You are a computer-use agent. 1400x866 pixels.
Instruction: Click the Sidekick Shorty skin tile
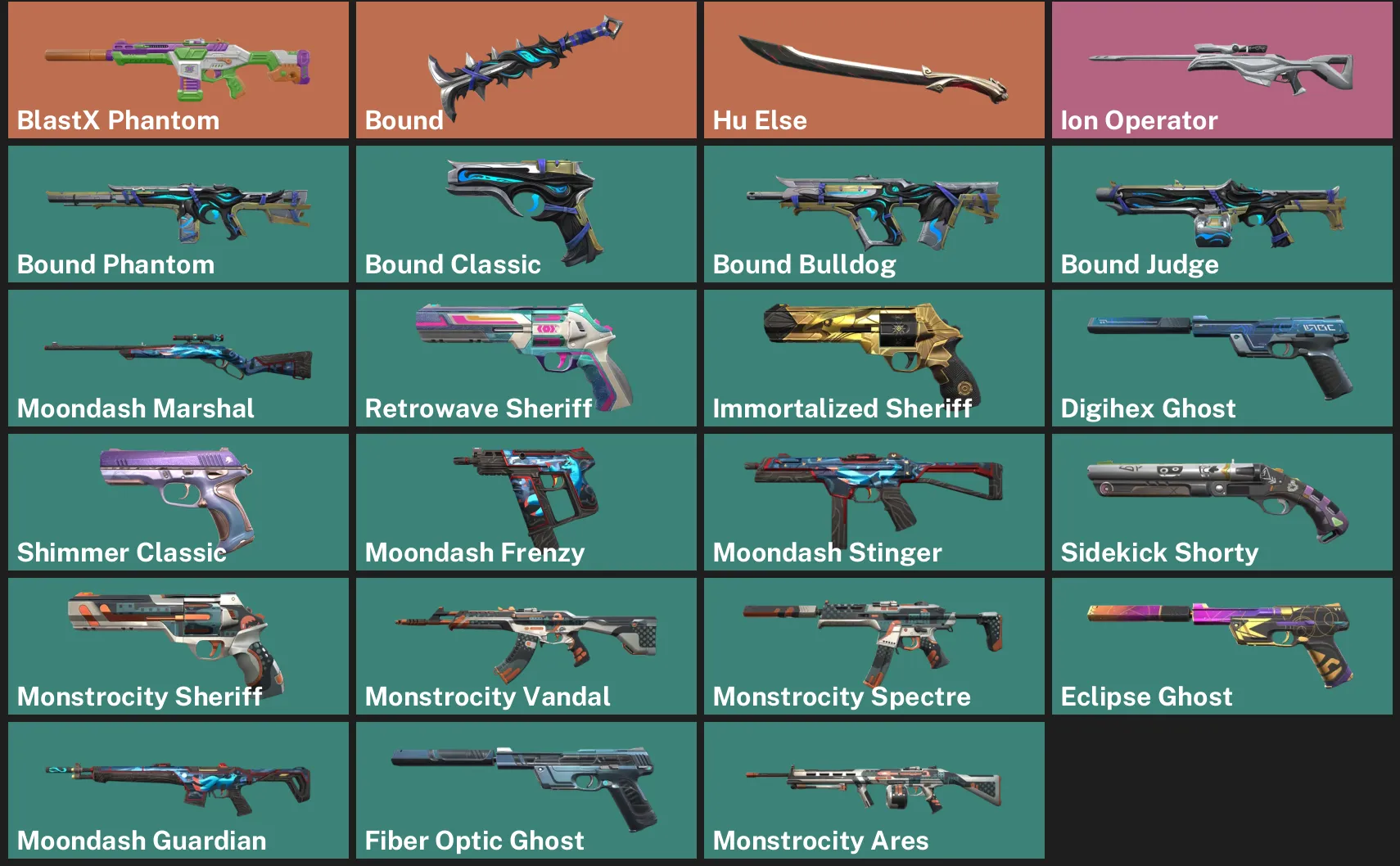click(x=1222, y=502)
